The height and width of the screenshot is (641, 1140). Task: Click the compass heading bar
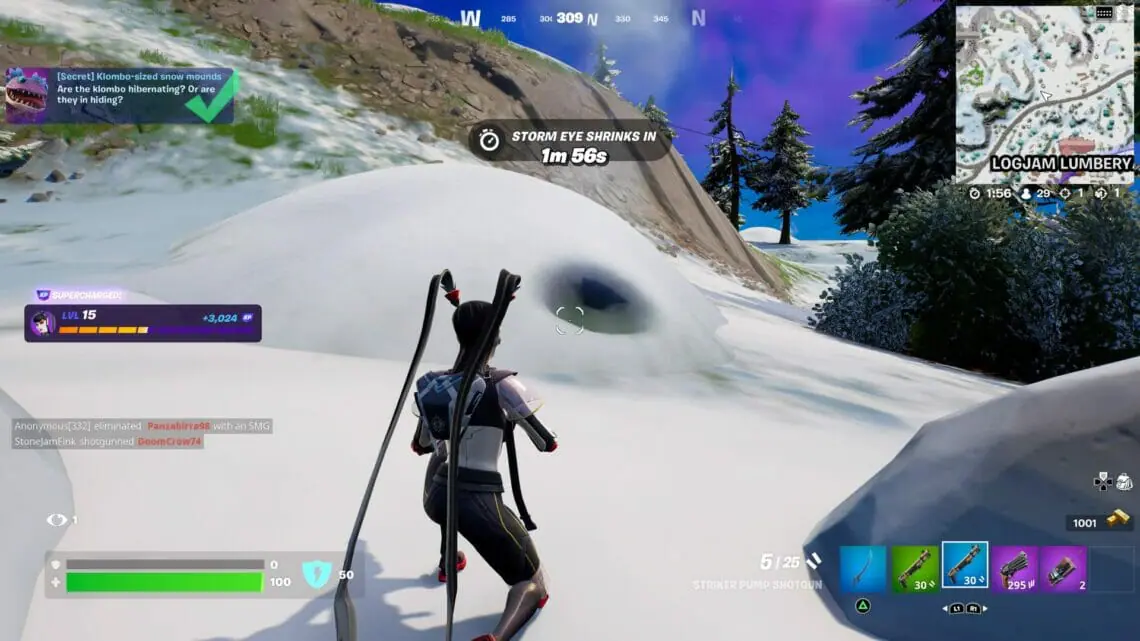pos(585,18)
